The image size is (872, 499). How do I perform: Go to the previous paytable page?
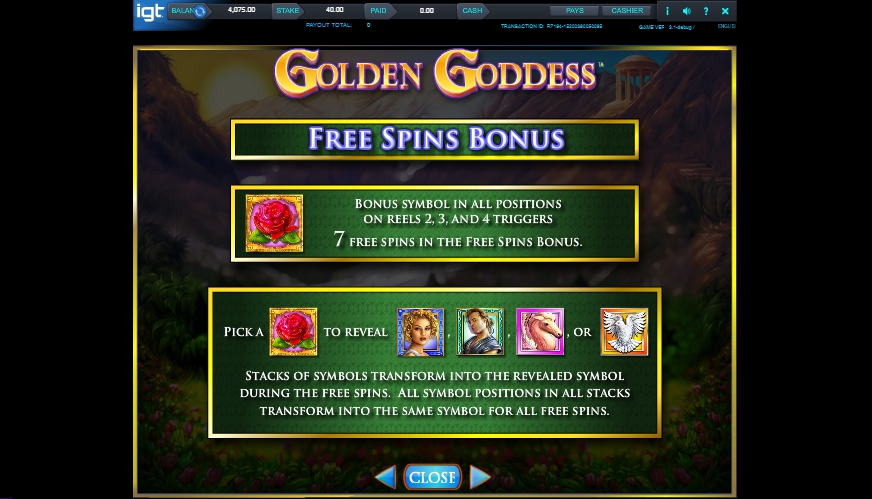pyautogui.click(x=385, y=477)
